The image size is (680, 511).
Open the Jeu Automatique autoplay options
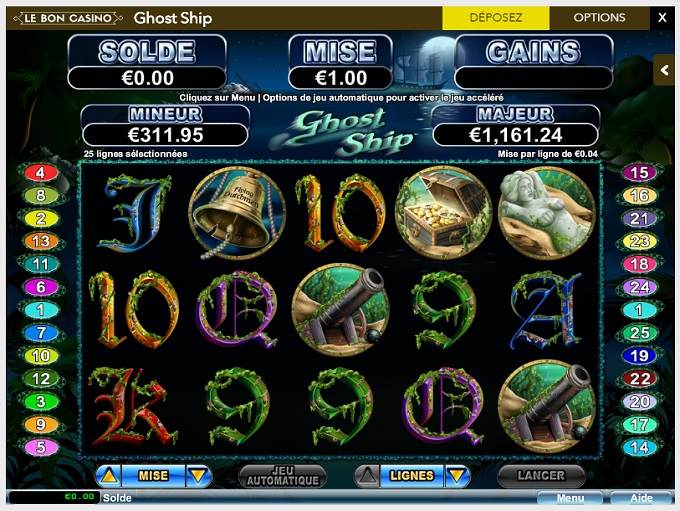point(283,476)
